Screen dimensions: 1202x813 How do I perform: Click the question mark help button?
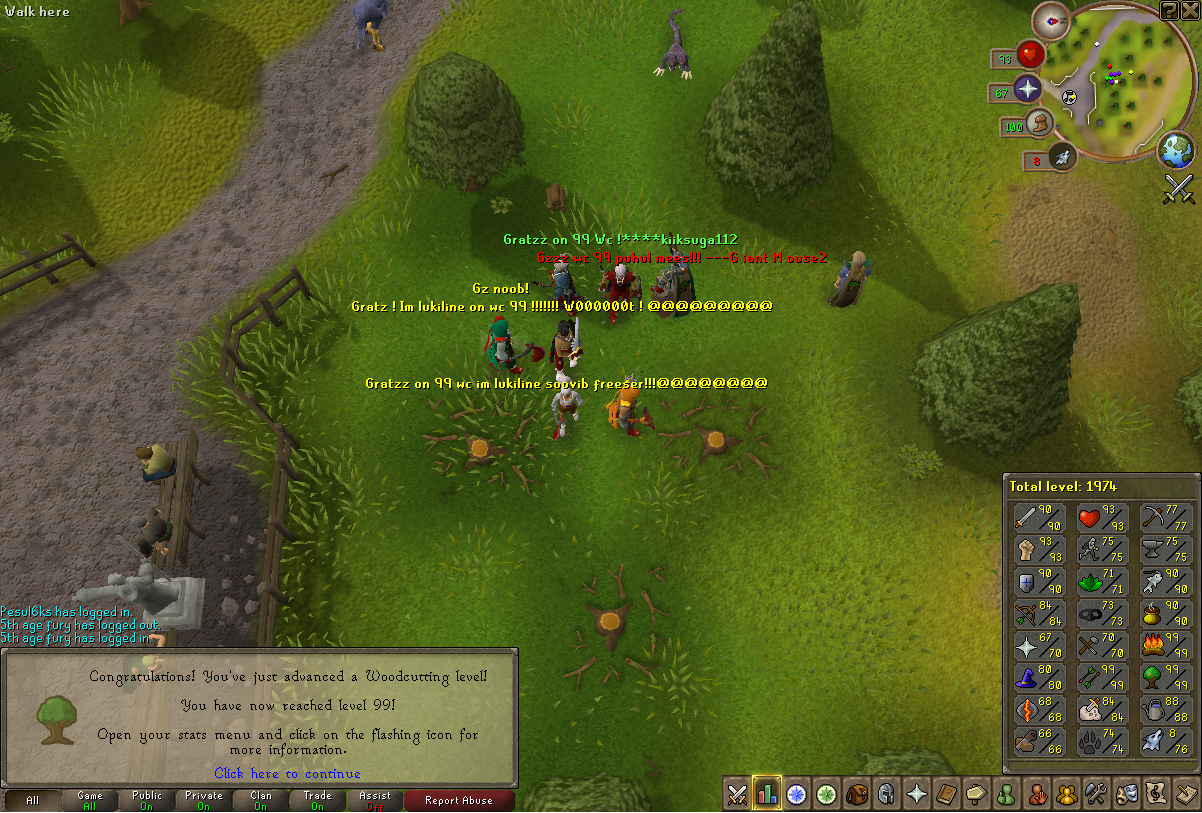1169,10
